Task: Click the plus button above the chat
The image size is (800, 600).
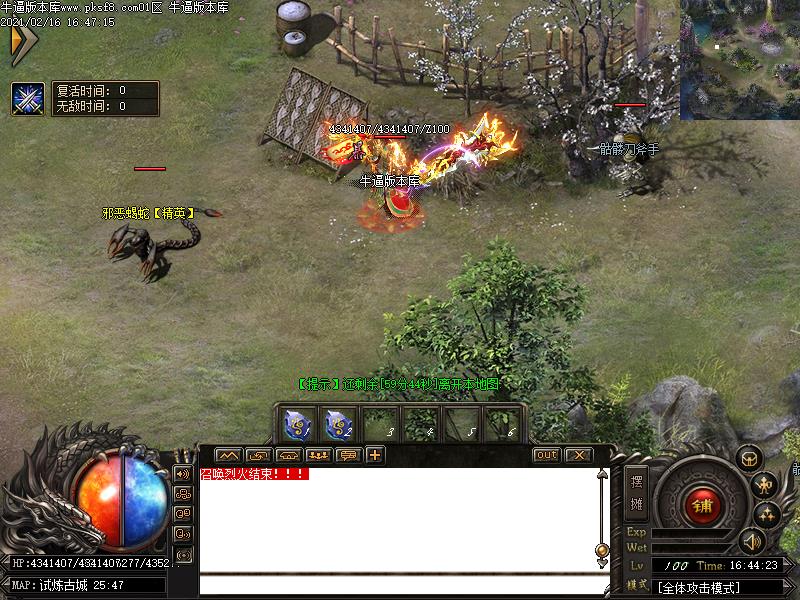Action: pos(375,455)
